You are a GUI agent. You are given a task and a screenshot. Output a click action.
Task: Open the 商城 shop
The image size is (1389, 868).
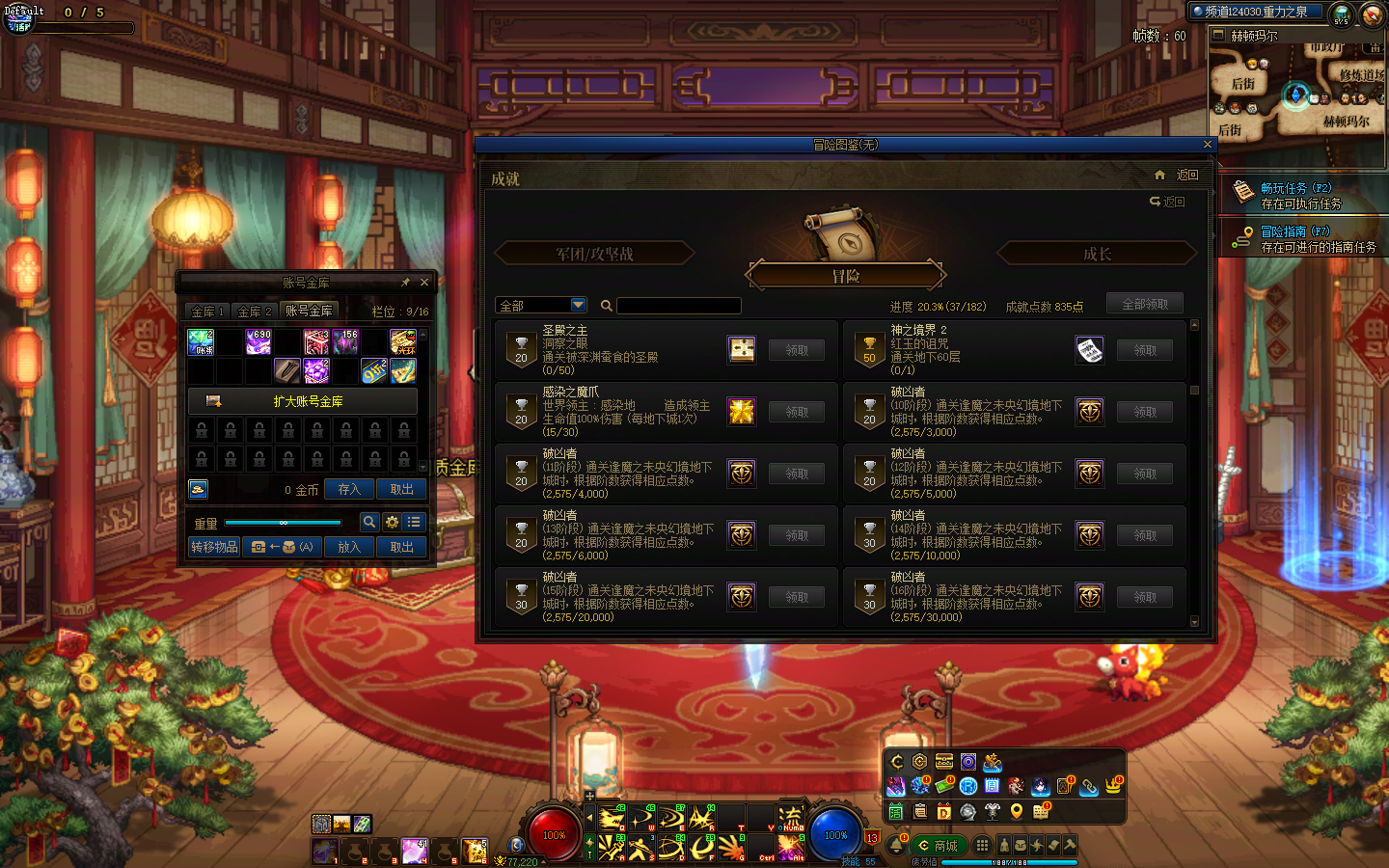tap(939, 846)
